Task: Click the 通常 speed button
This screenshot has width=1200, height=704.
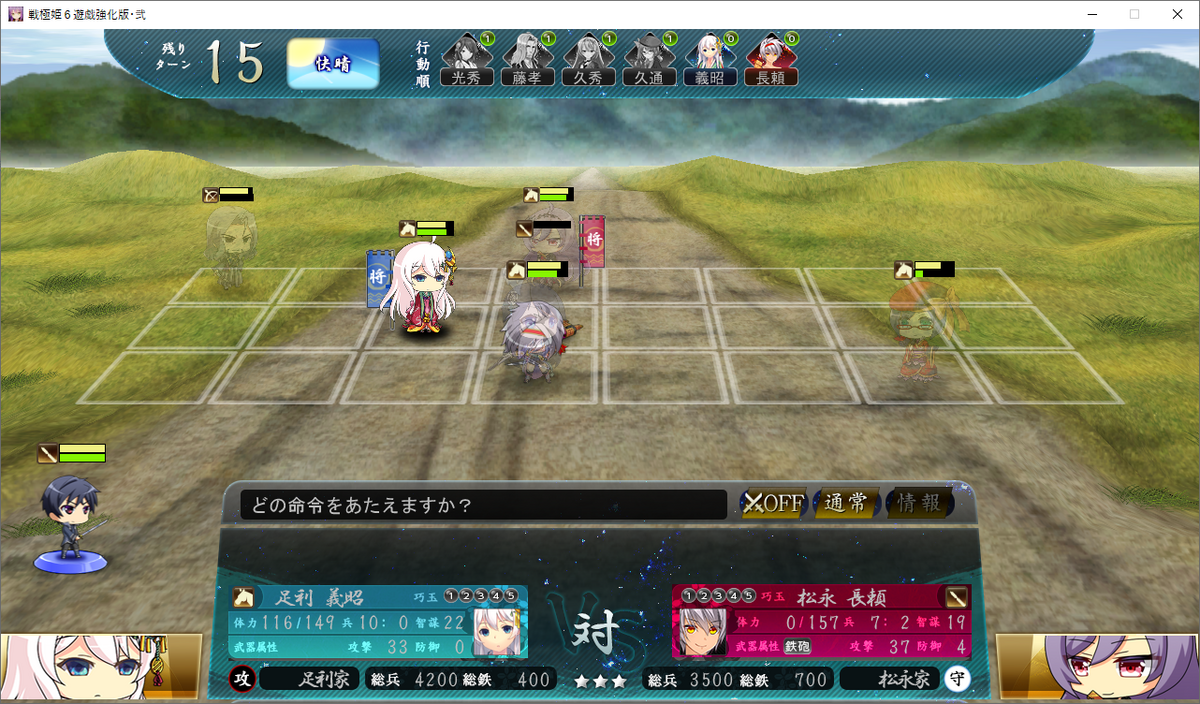Action: pyautogui.click(x=846, y=503)
